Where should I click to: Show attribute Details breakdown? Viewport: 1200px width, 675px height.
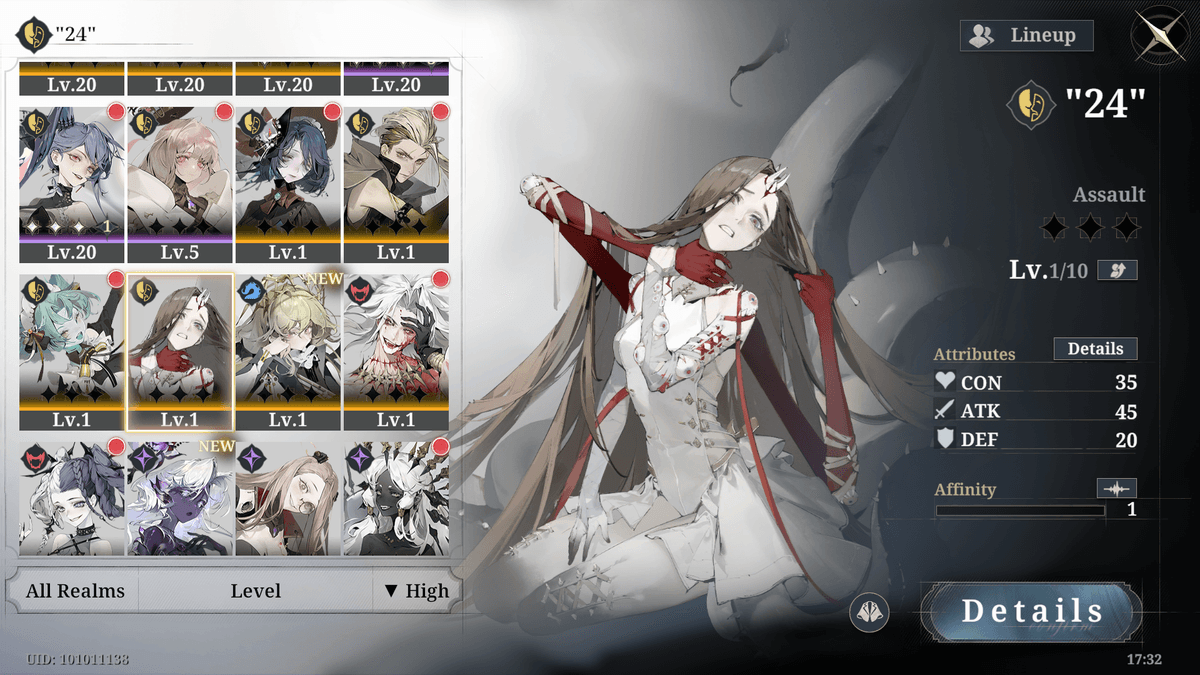1095,349
